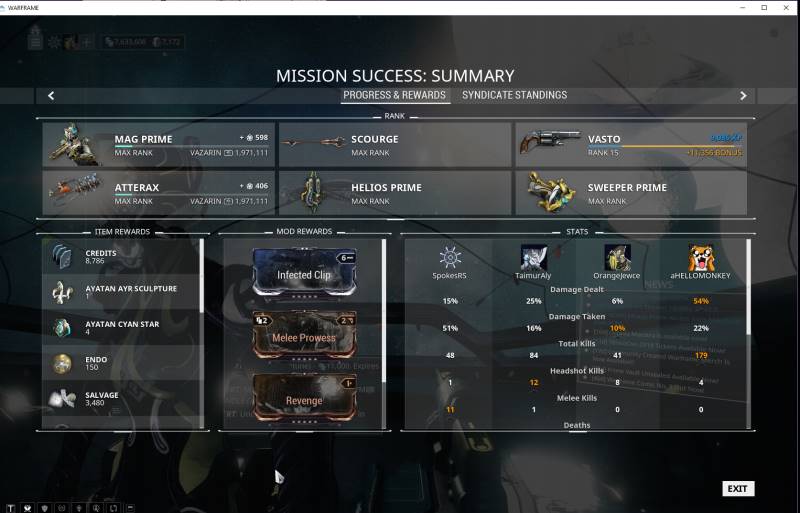Exit the mission summary screen
Image resolution: width=800 pixels, height=513 pixels.
(x=737, y=489)
